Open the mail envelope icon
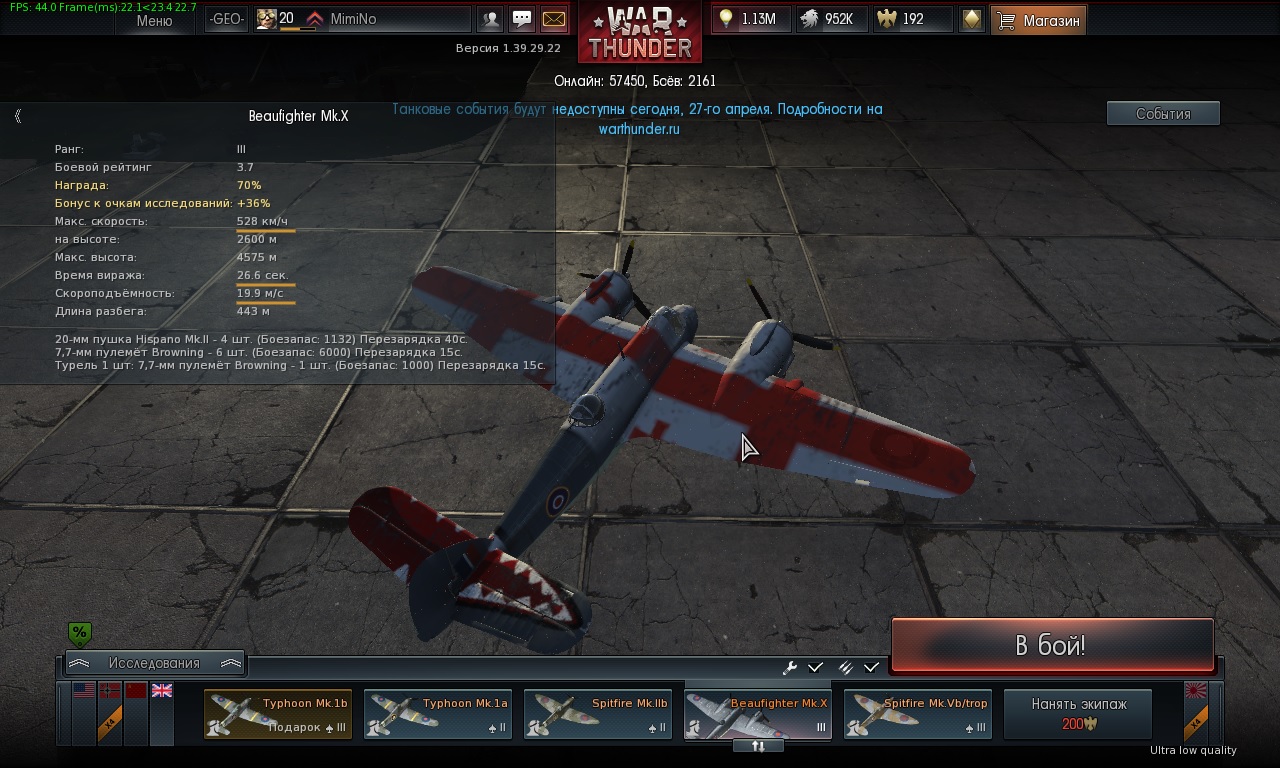Image resolution: width=1280 pixels, height=768 pixels. (x=553, y=19)
